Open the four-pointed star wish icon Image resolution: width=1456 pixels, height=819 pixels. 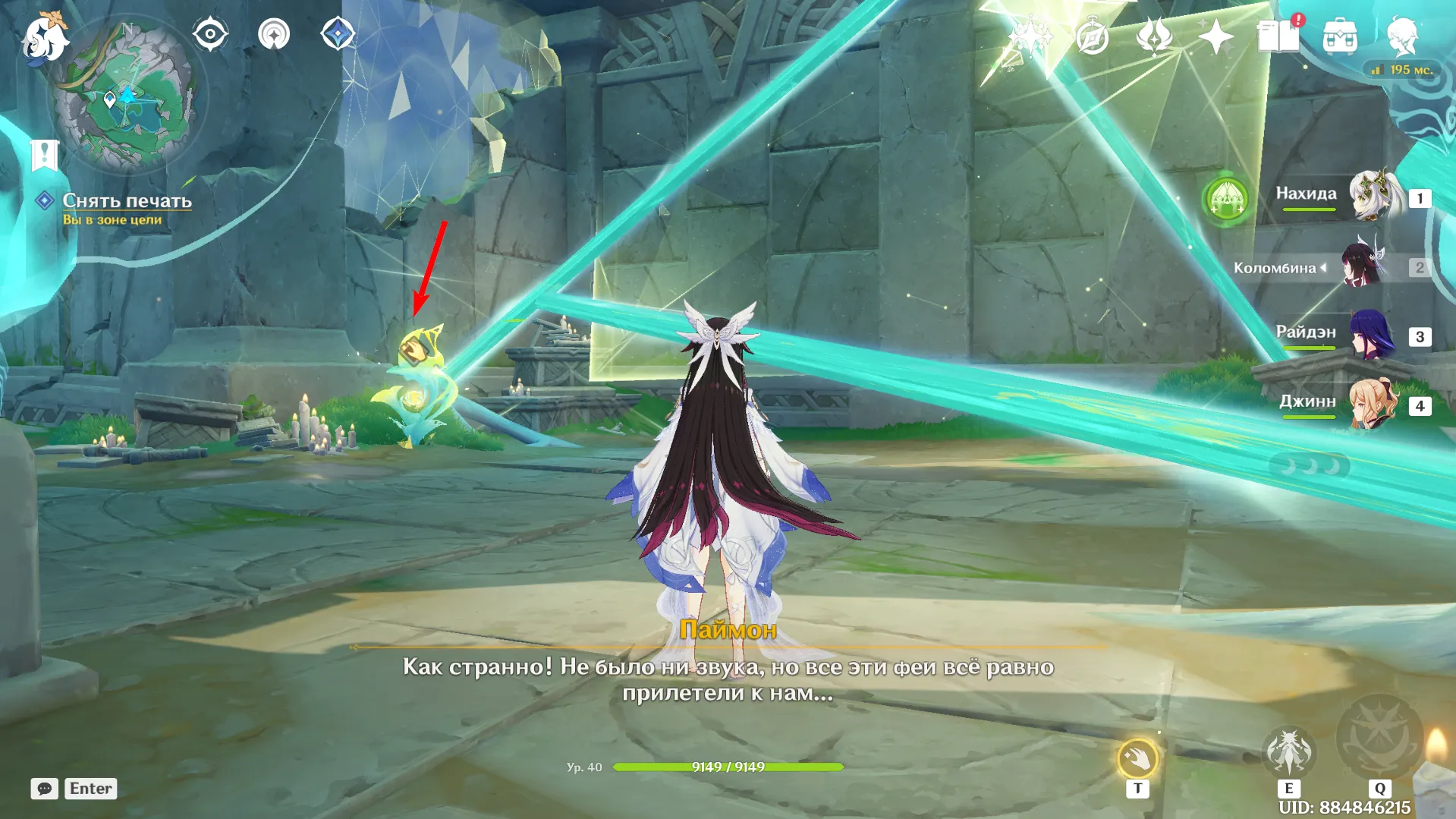coord(1215,36)
